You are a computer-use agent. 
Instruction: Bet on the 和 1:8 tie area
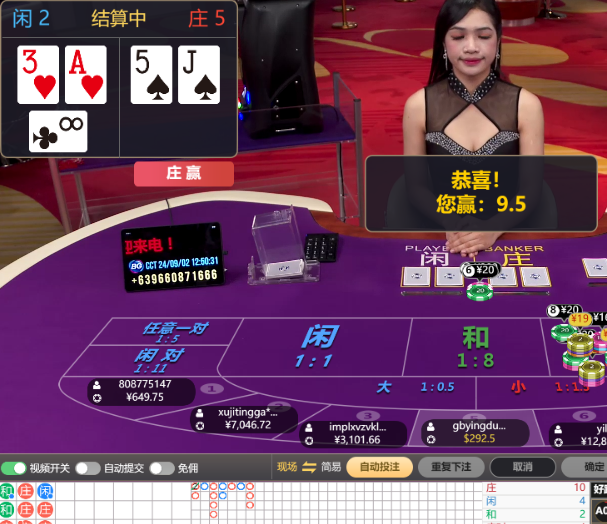coord(476,347)
